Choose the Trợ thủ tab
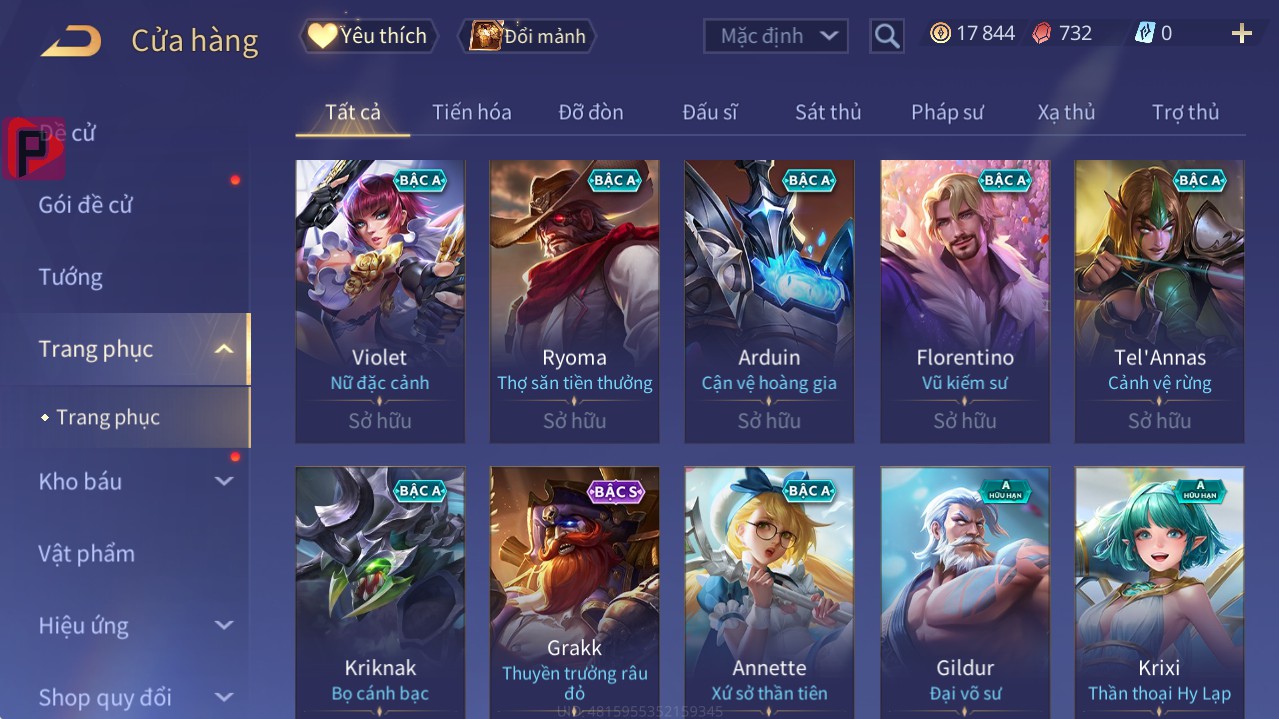The height and width of the screenshot is (719, 1279). (1185, 112)
